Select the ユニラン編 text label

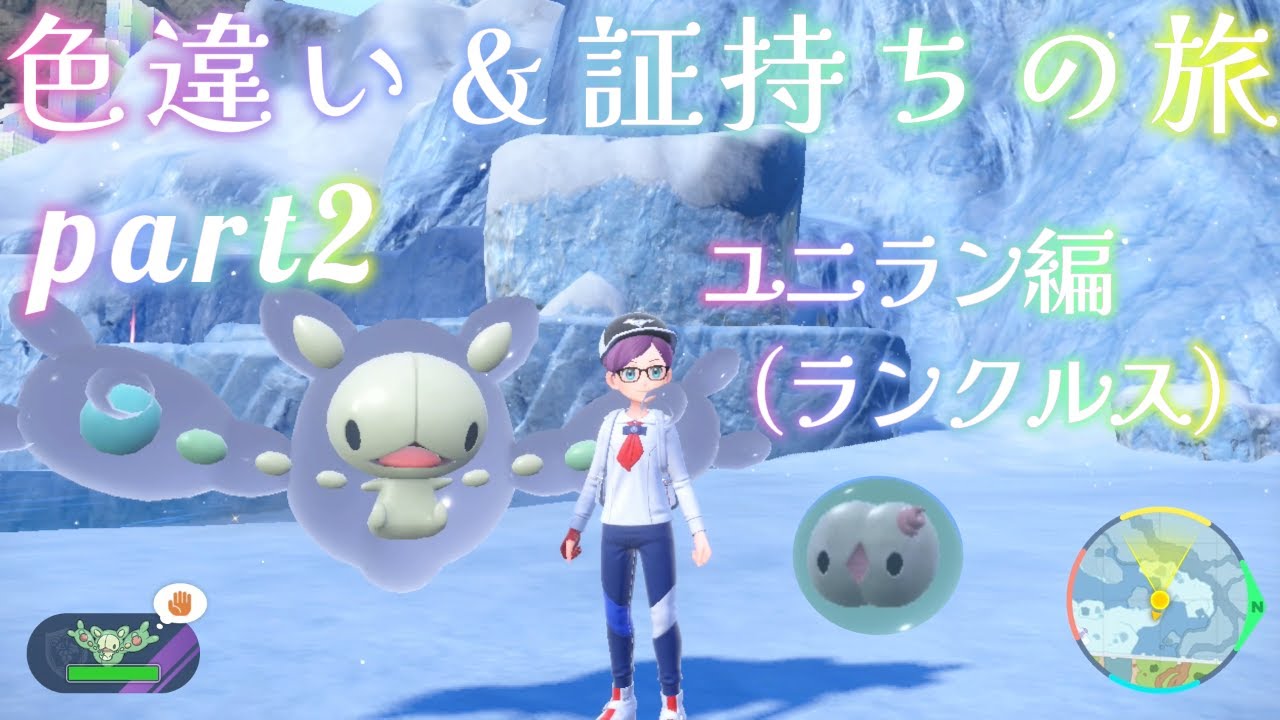point(915,270)
